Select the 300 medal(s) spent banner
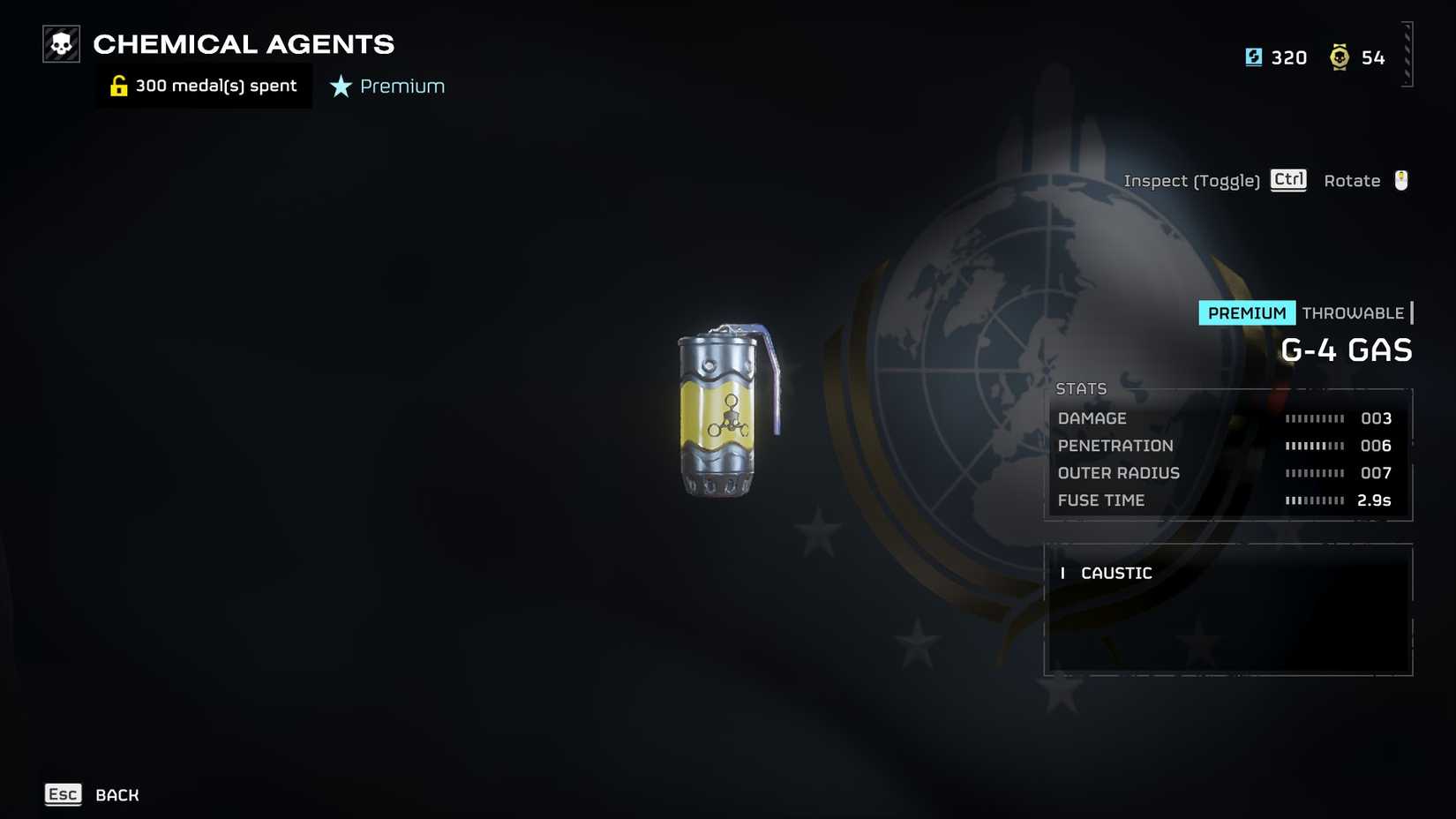 point(203,86)
